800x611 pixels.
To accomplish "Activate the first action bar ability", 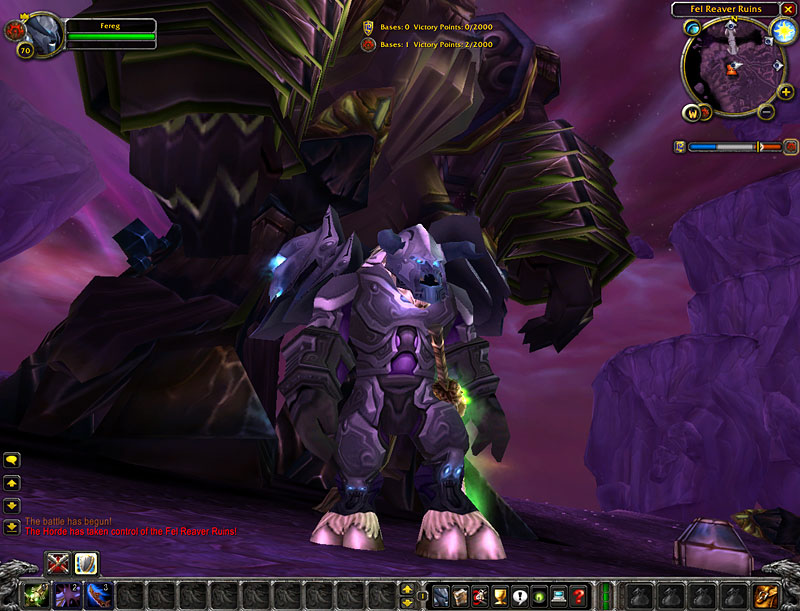I will (x=35, y=594).
